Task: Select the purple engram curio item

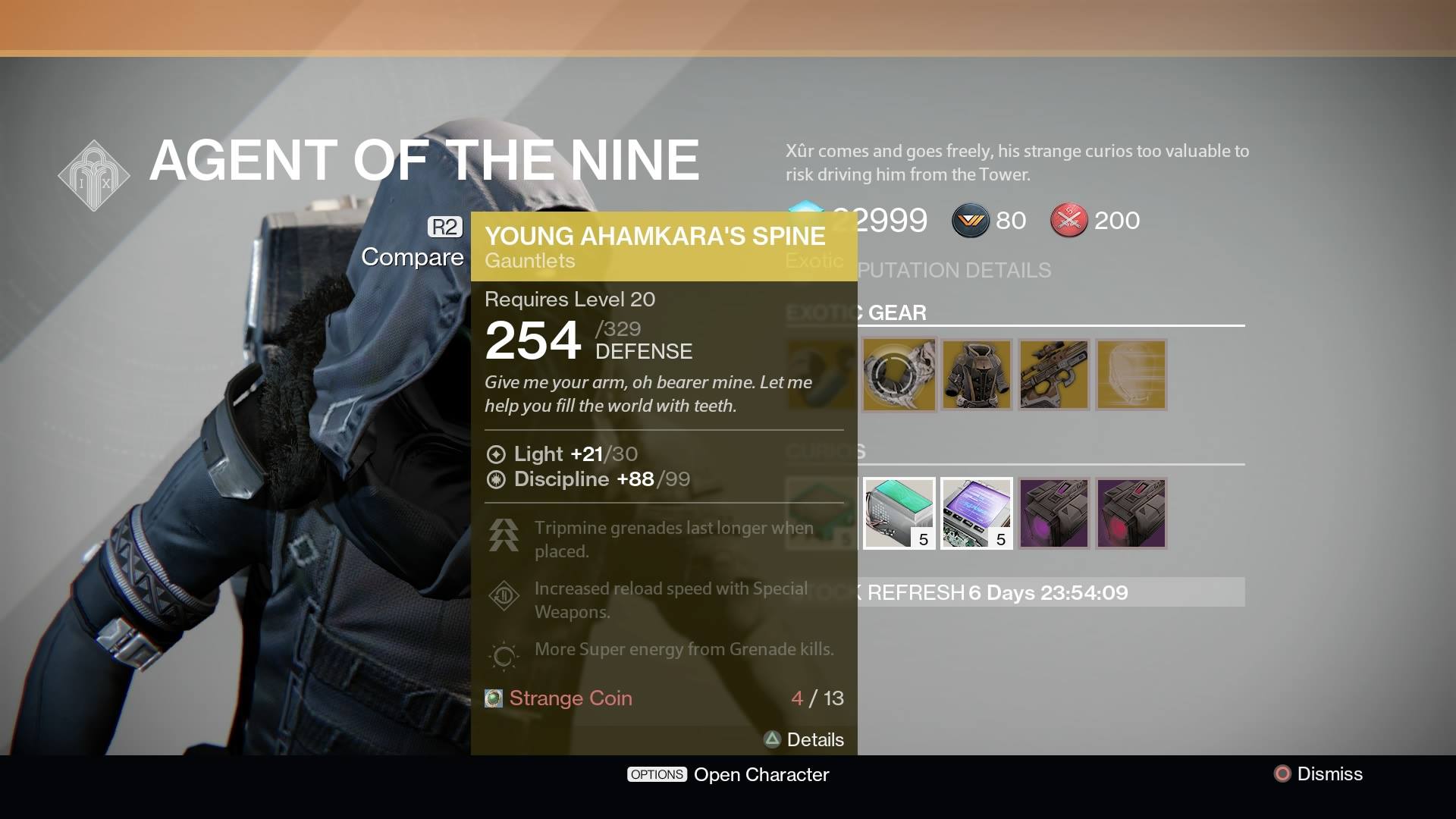Action: tap(1054, 513)
